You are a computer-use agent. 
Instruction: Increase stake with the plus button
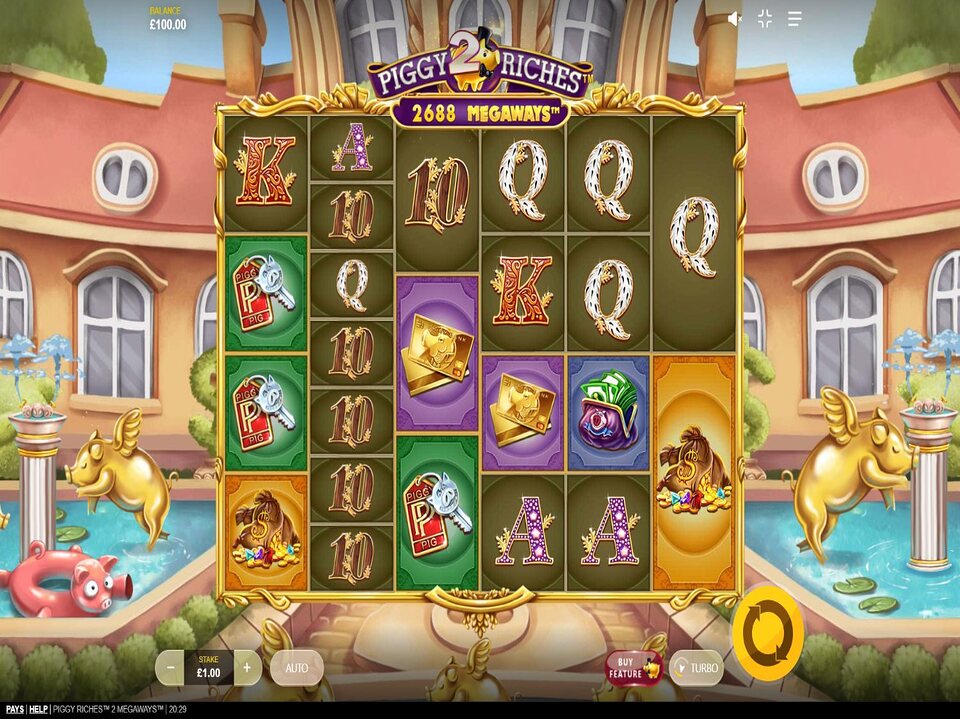coord(247,667)
